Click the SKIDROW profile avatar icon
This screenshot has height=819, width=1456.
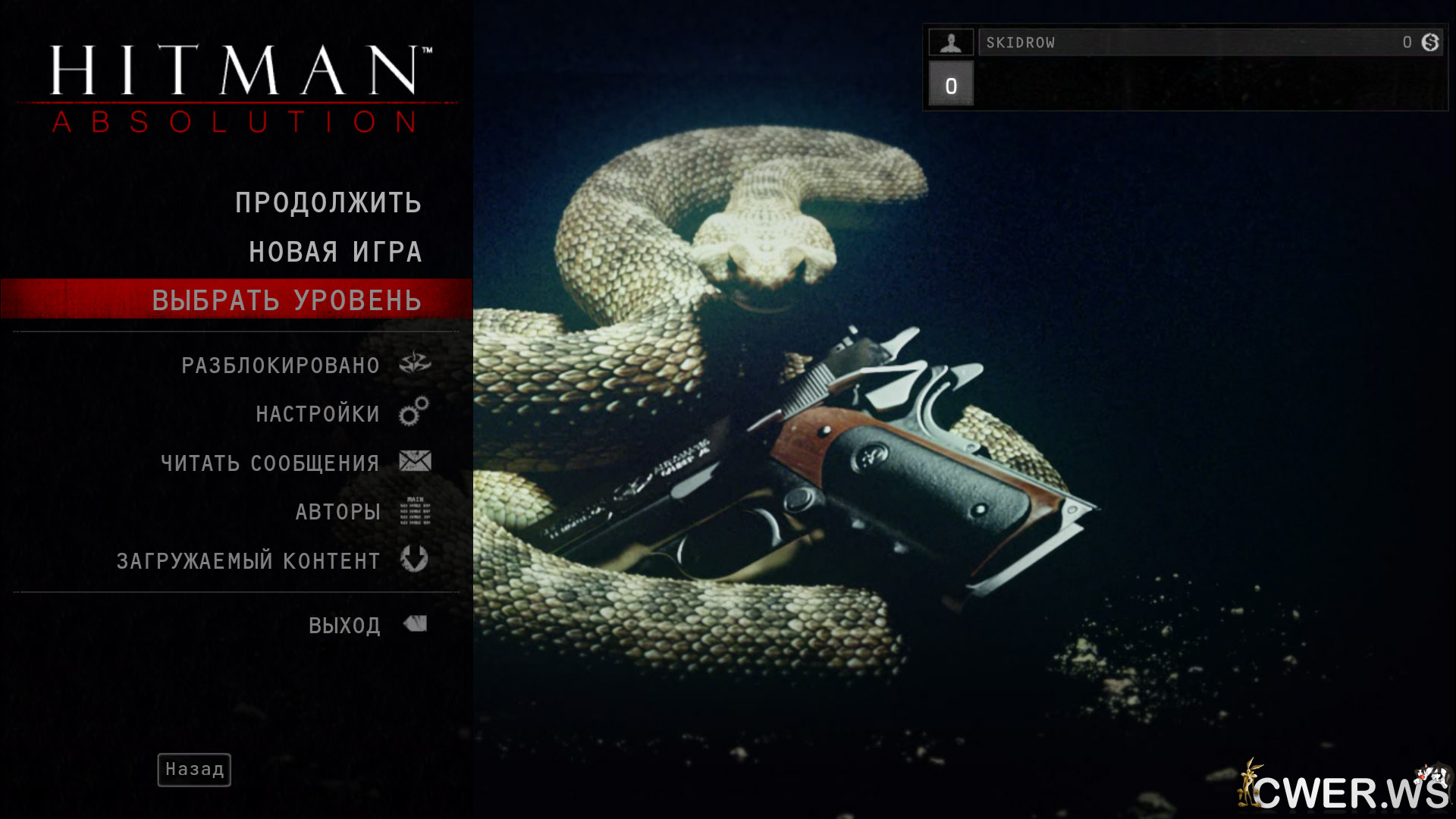pos(951,42)
